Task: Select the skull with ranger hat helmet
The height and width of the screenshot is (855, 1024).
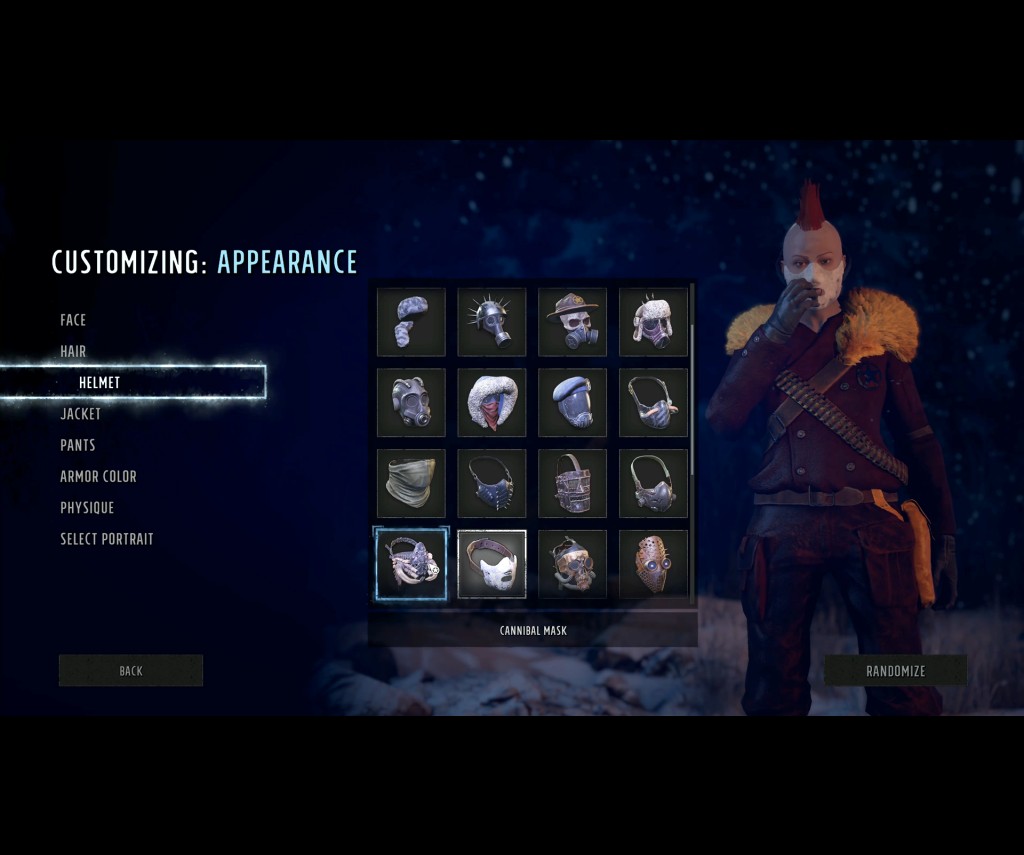Action: tap(573, 322)
